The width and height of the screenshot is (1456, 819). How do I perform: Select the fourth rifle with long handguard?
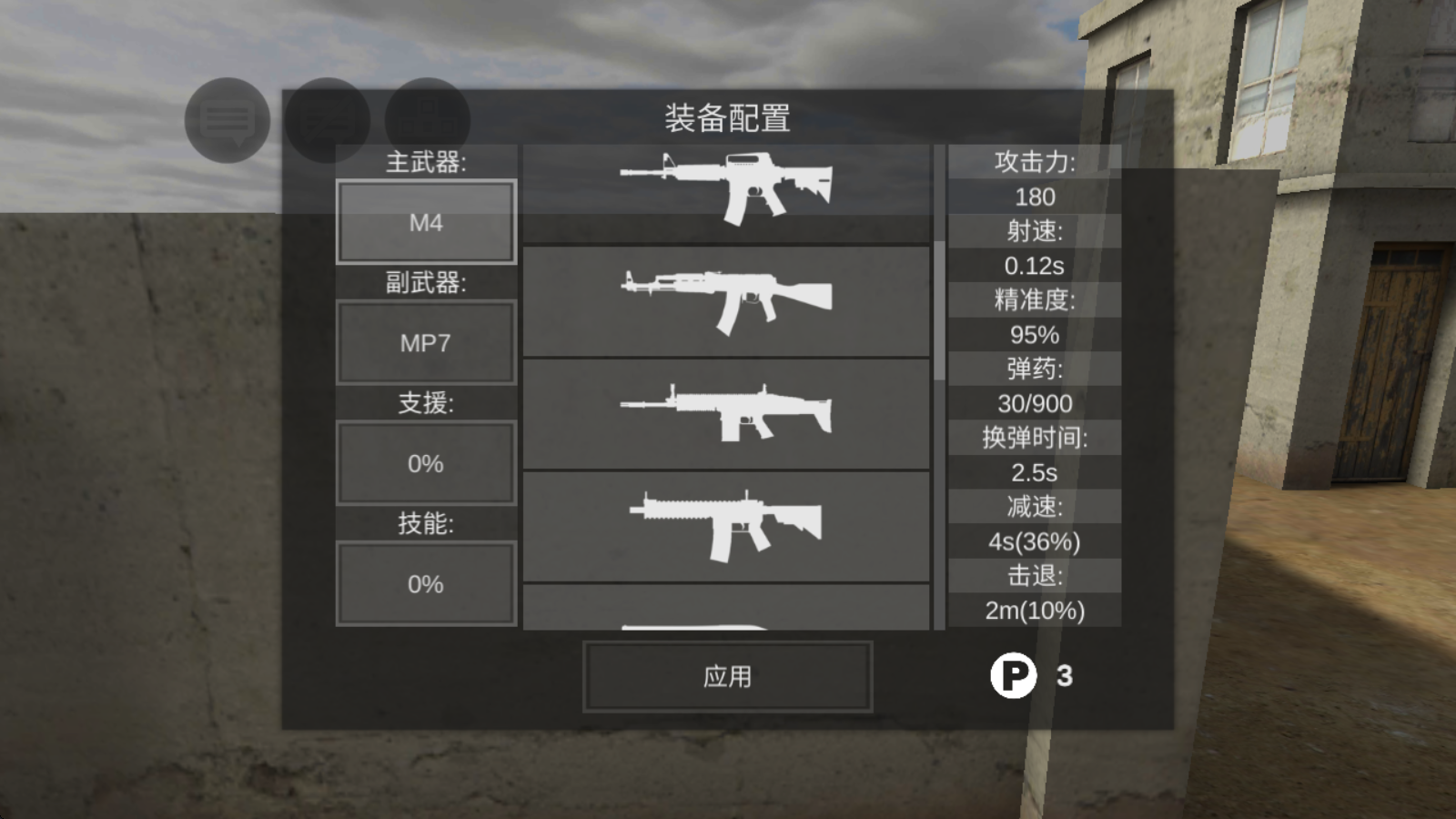point(728,528)
